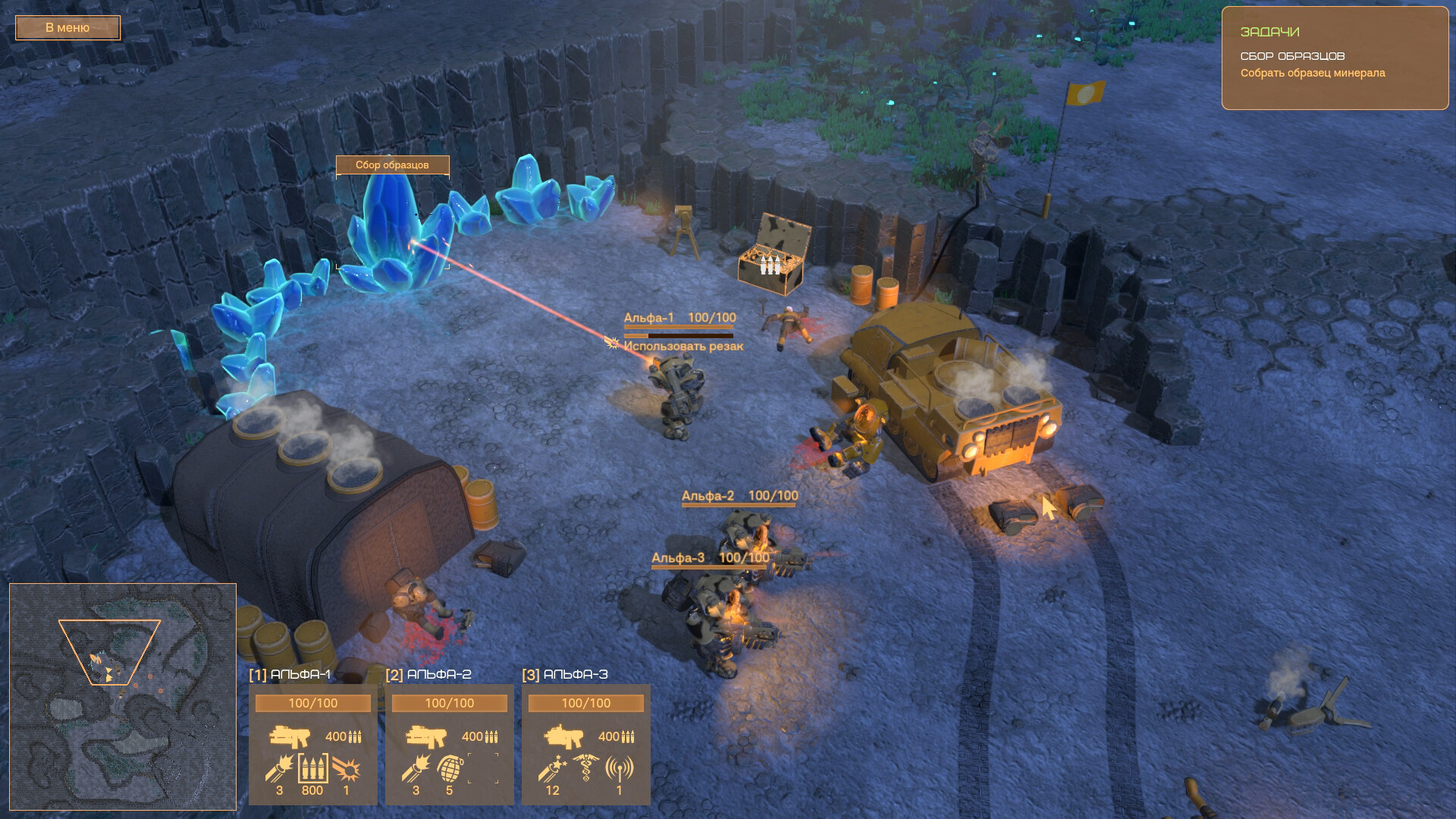Select the Альфа-1 squad panel header
This screenshot has width=1456, height=819.
tap(290, 674)
